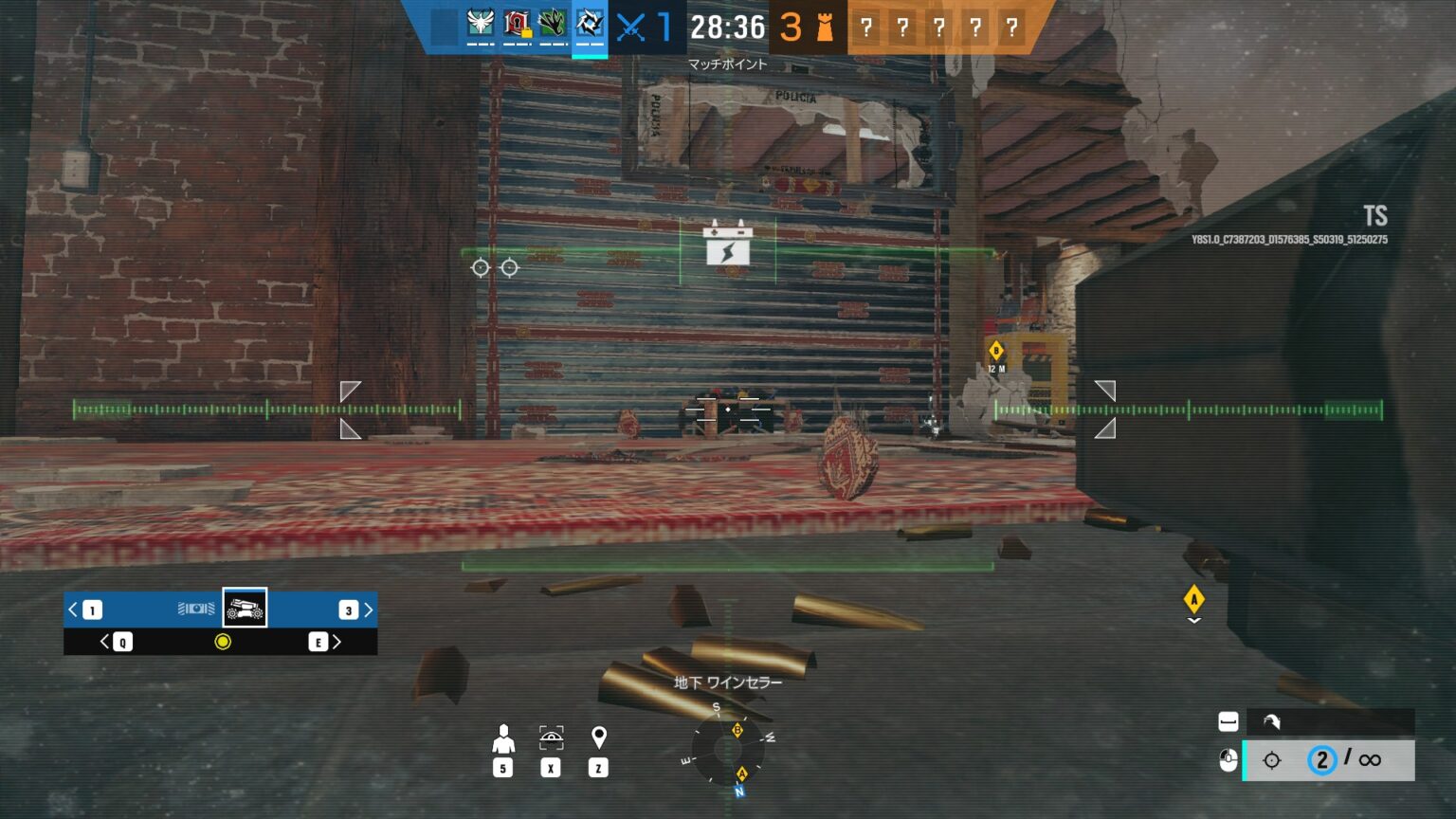Select the first hidden enemy question mark portrait
This screenshot has height=819, width=1456.
pos(865,27)
